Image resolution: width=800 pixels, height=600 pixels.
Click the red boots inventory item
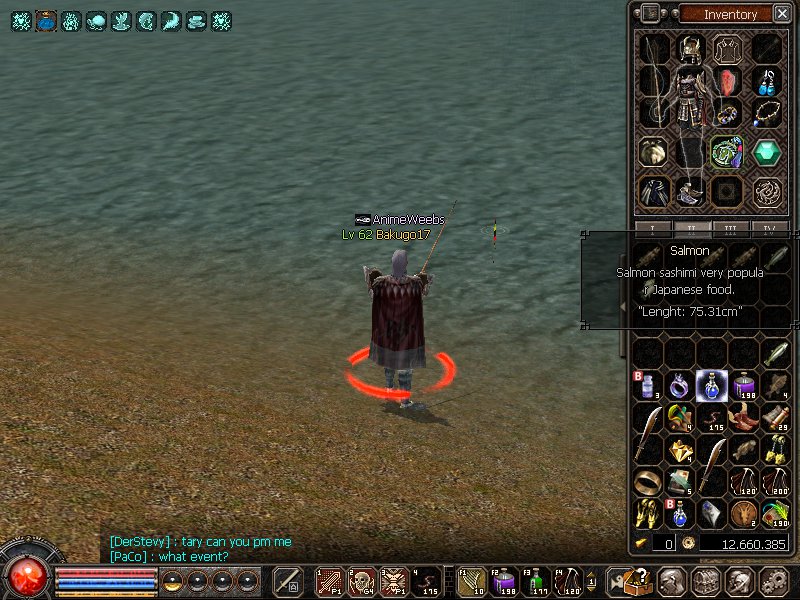[x=743, y=417]
